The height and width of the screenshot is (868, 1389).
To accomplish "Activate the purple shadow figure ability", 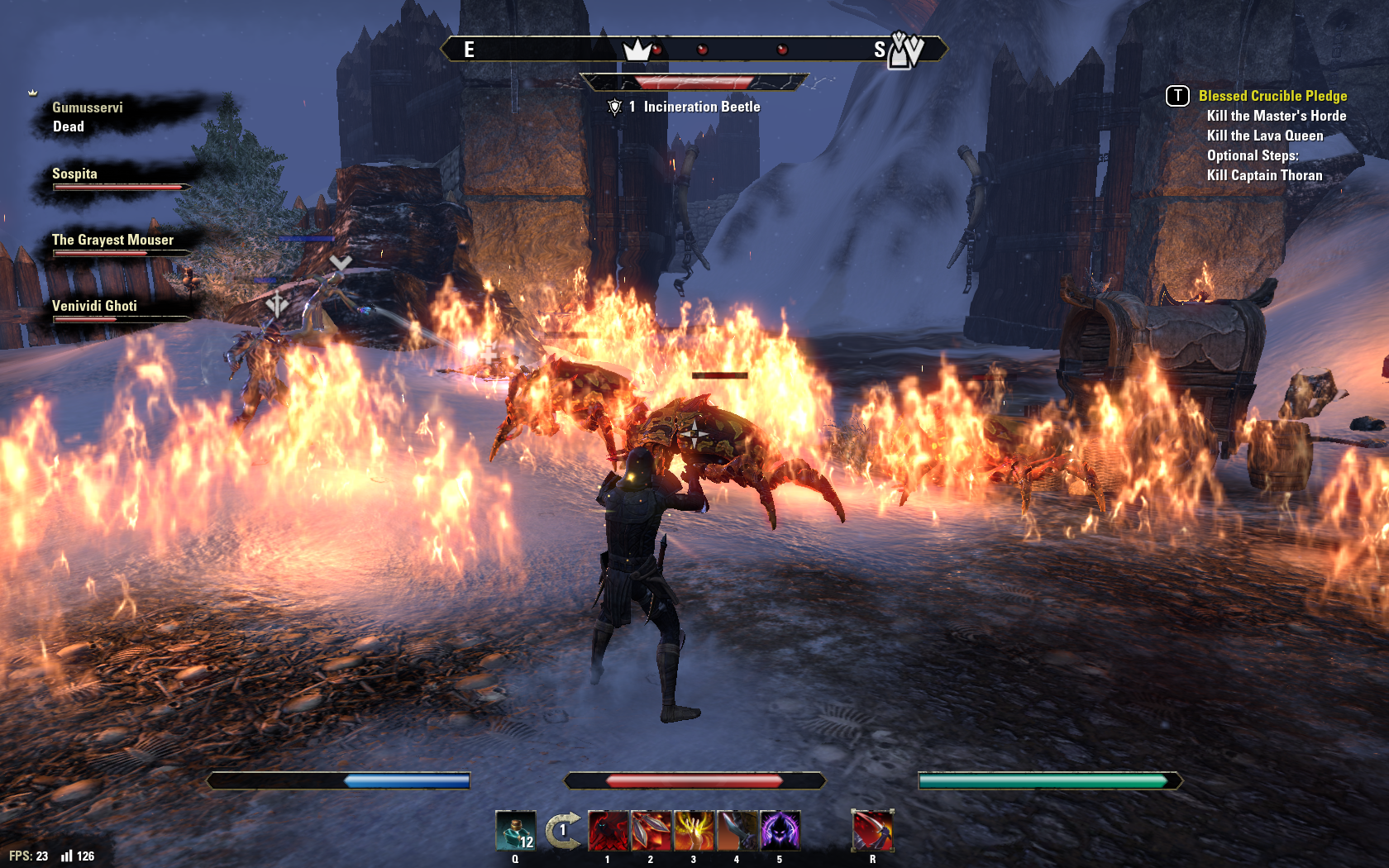I will 780,830.
